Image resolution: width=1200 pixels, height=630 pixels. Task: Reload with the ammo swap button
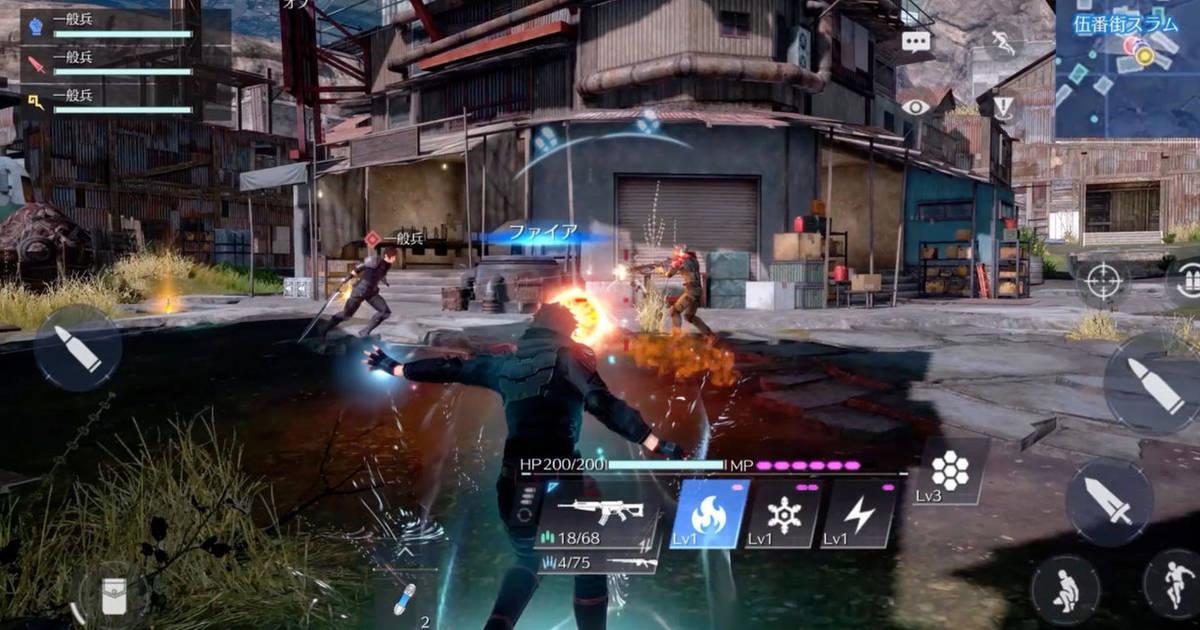[1187, 280]
